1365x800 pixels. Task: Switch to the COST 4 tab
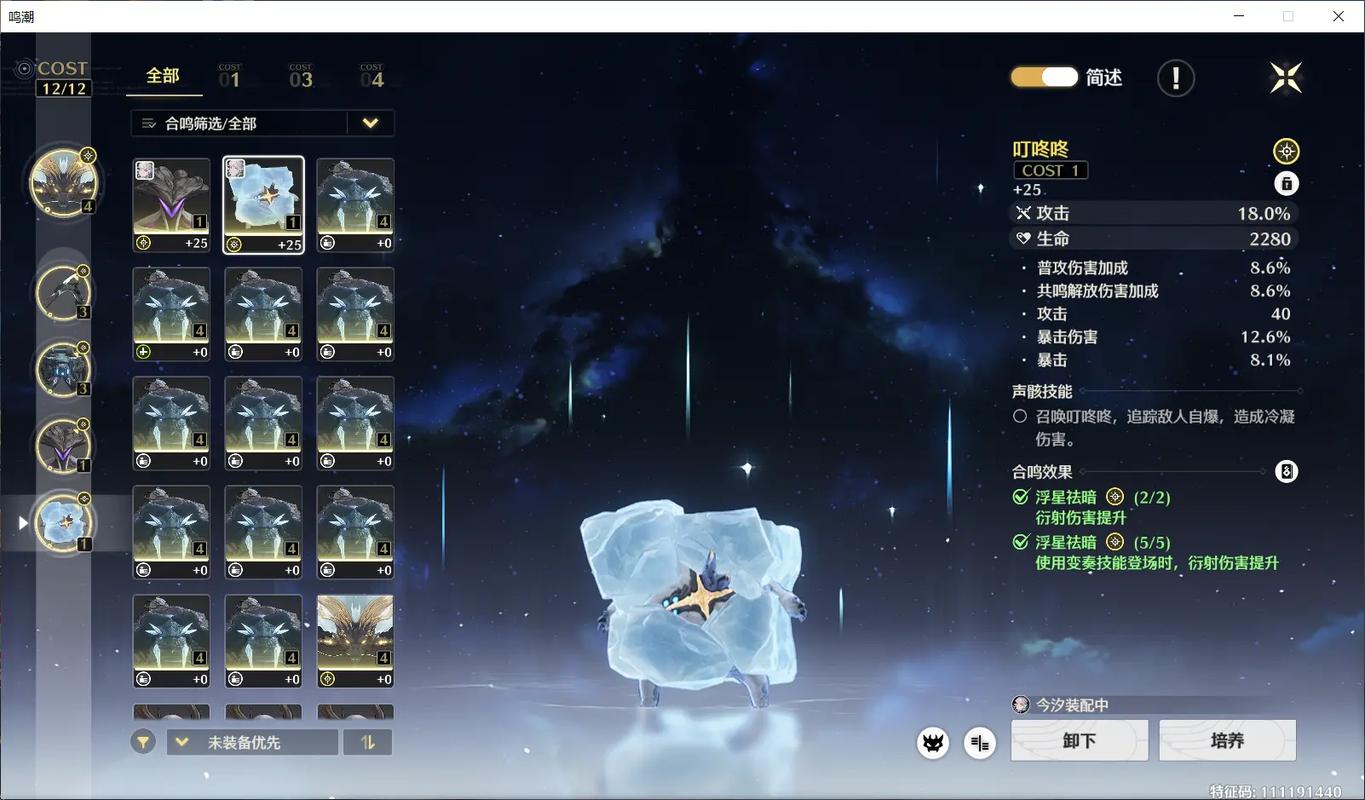373,75
